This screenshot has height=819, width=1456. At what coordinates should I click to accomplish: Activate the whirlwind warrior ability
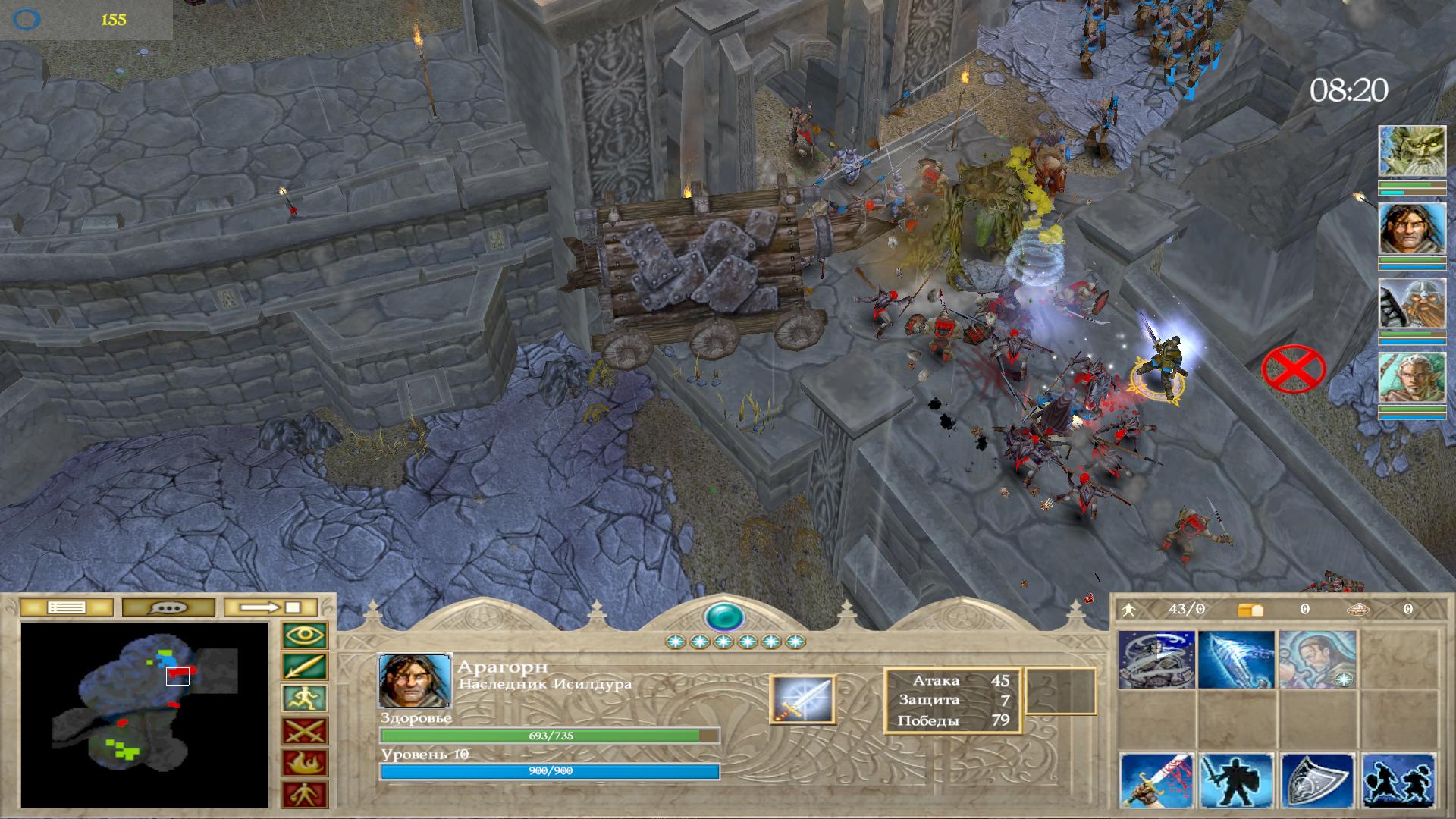1156,660
